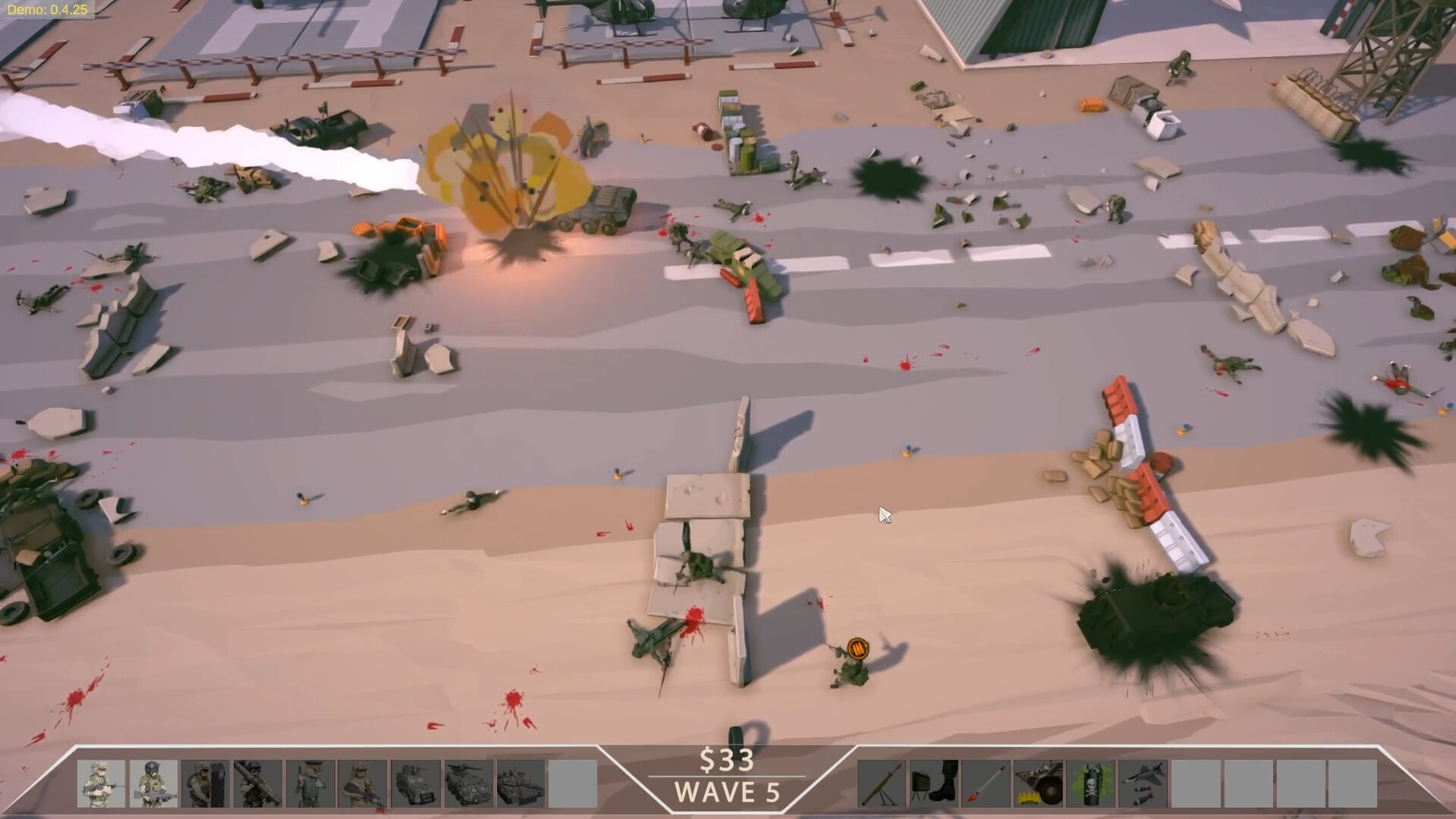This screenshot has height=819, width=1456.
Task: Call in the jet airstrike ability
Action: (x=1140, y=784)
